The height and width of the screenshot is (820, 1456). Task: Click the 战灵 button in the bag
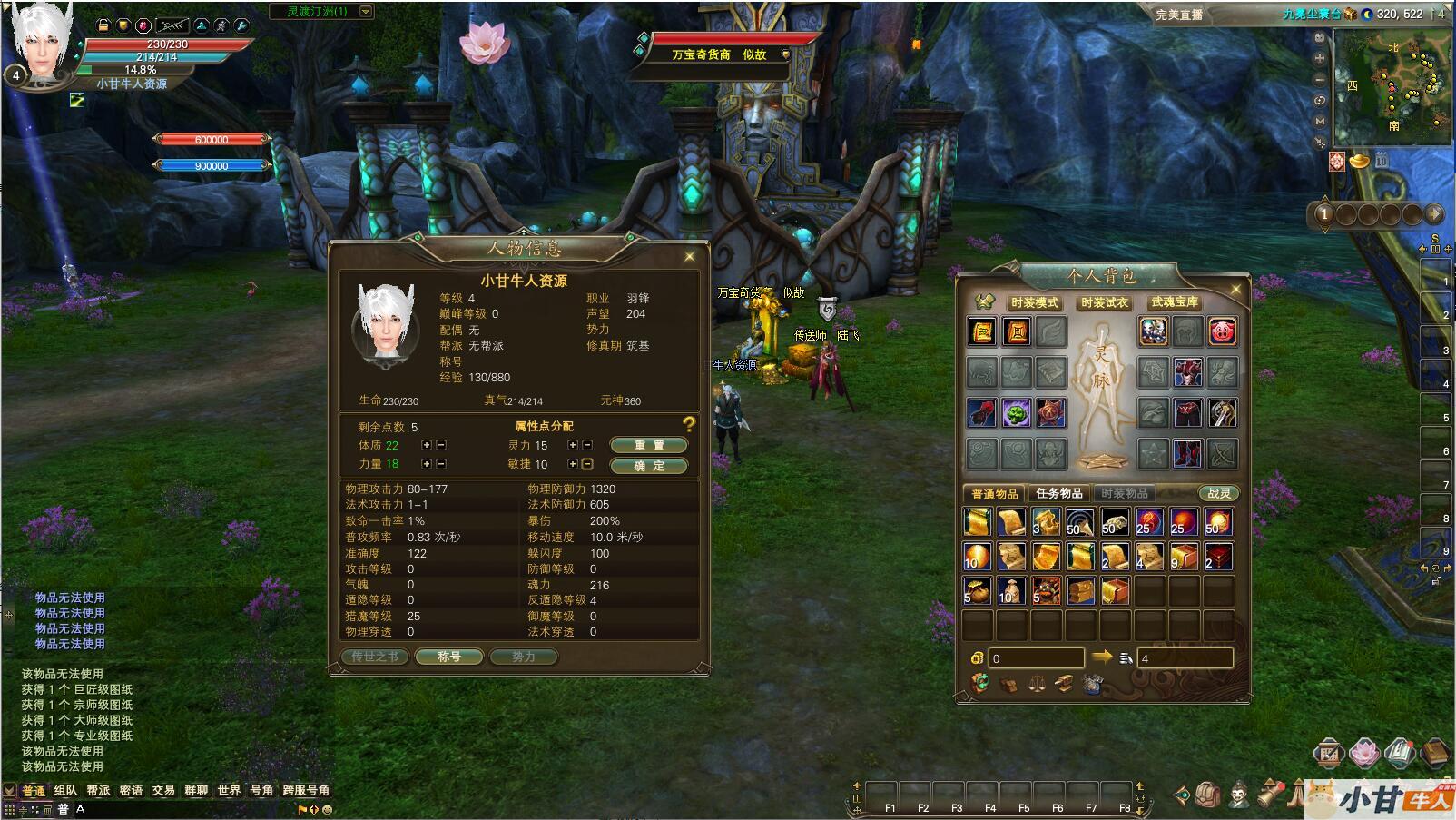point(1218,493)
